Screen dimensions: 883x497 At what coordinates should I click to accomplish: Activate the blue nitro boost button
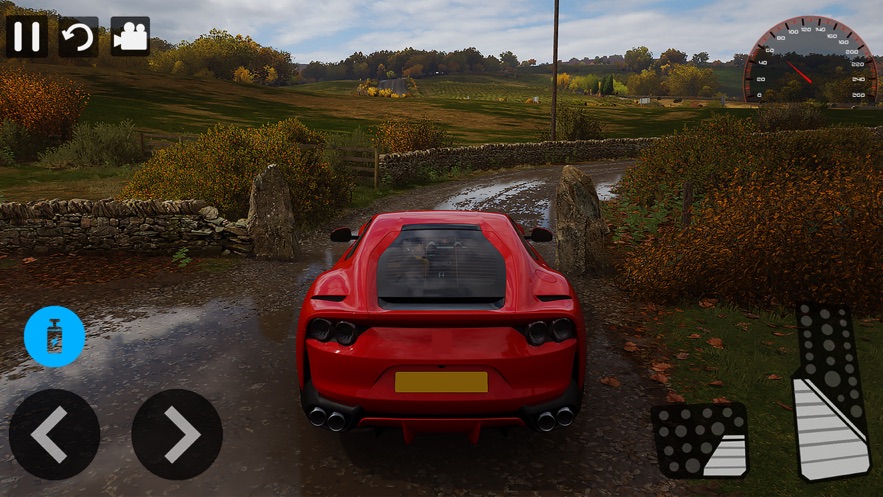pyautogui.click(x=54, y=336)
